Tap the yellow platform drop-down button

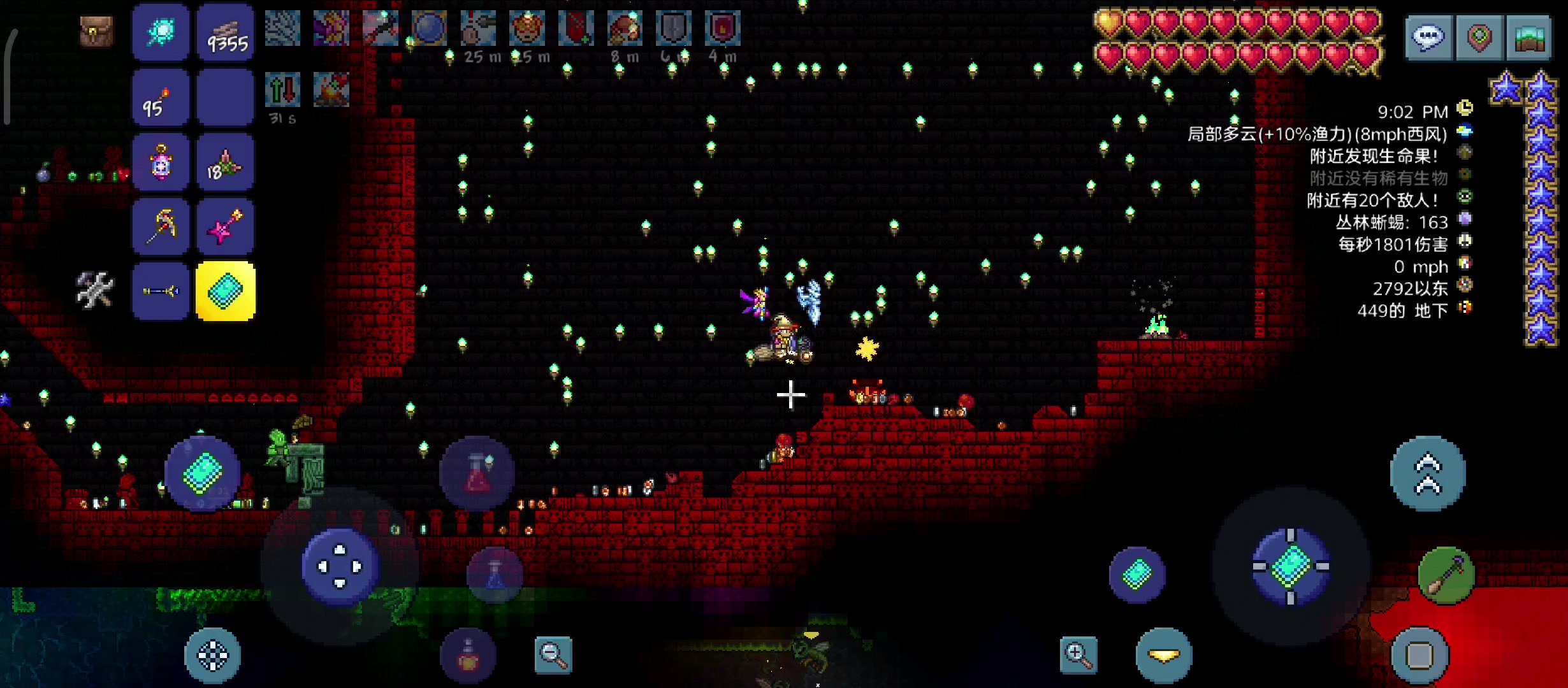[1164, 655]
